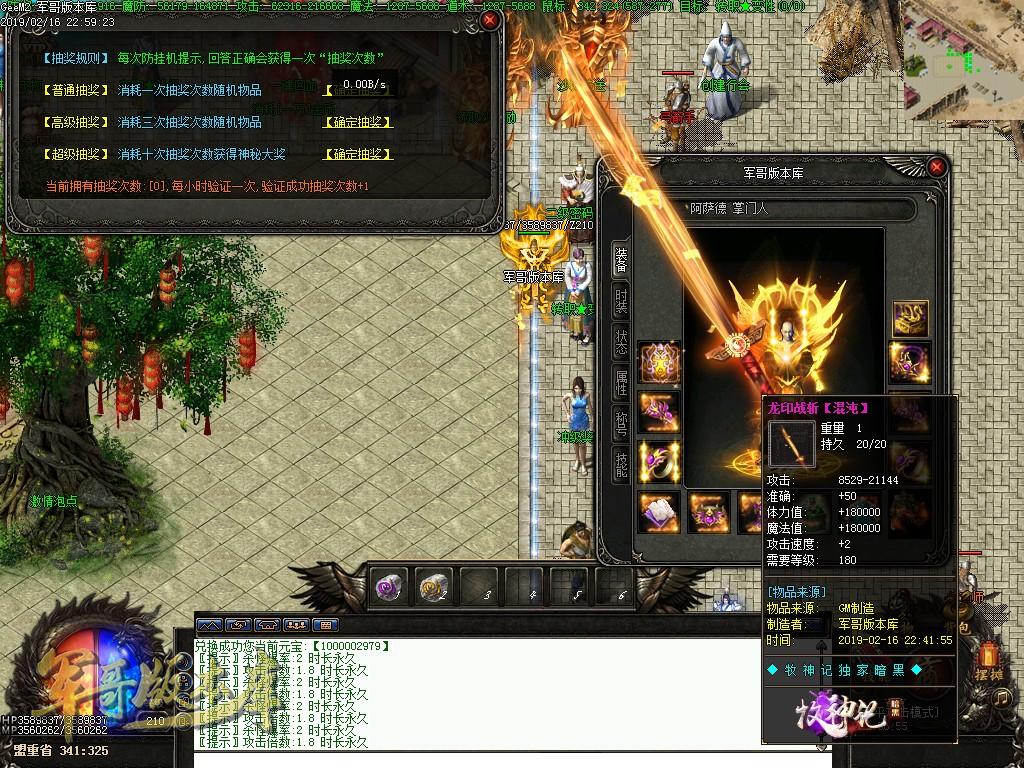
Task: Select the white book equipment slot
Action: tap(659, 512)
